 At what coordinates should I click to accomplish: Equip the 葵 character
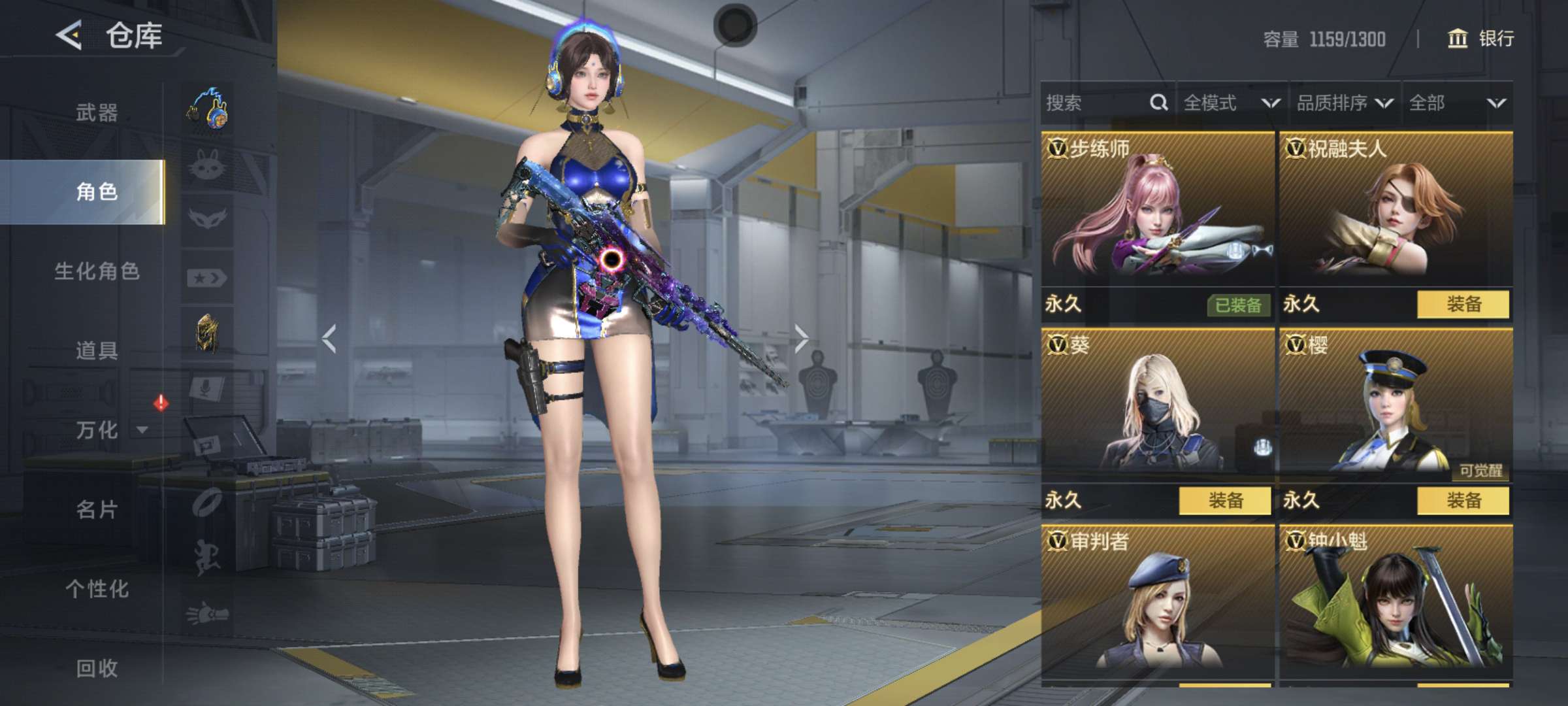point(1225,501)
